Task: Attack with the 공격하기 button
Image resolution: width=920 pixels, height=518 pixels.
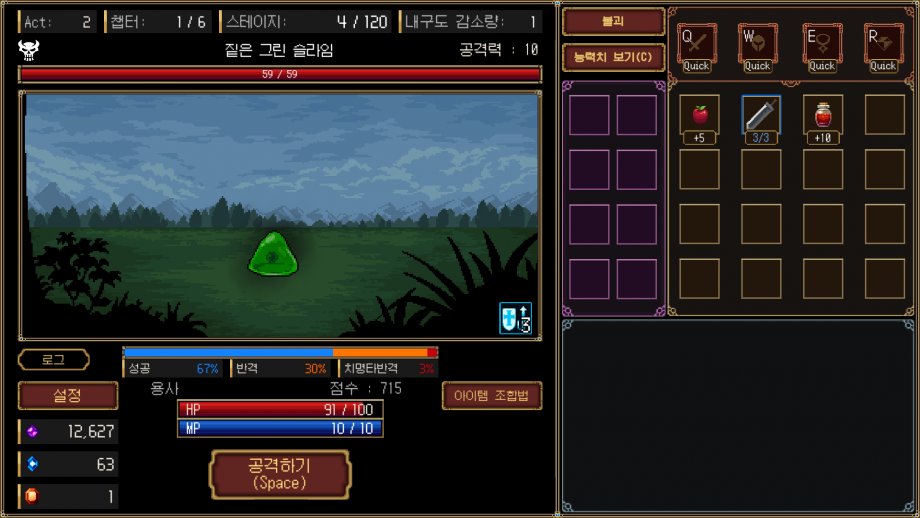Action: (279, 474)
